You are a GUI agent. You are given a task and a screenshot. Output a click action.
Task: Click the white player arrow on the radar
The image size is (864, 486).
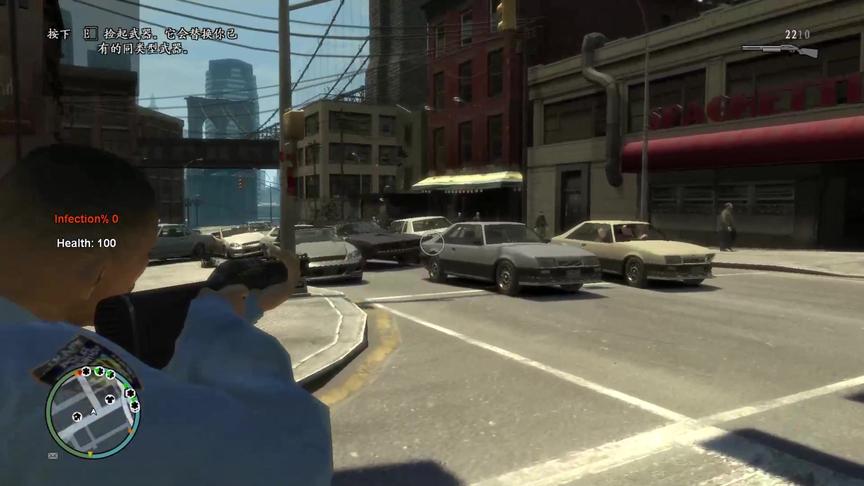pyautogui.click(x=93, y=410)
